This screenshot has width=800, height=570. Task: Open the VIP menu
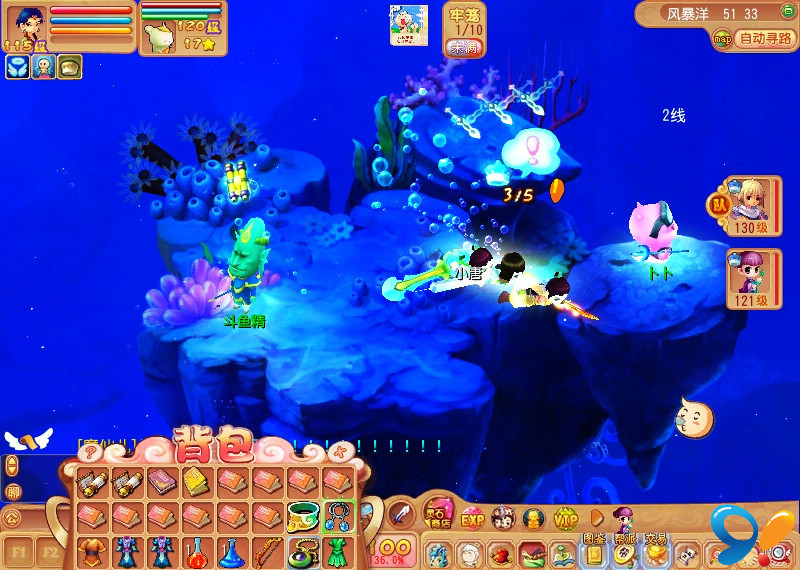pyautogui.click(x=565, y=518)
